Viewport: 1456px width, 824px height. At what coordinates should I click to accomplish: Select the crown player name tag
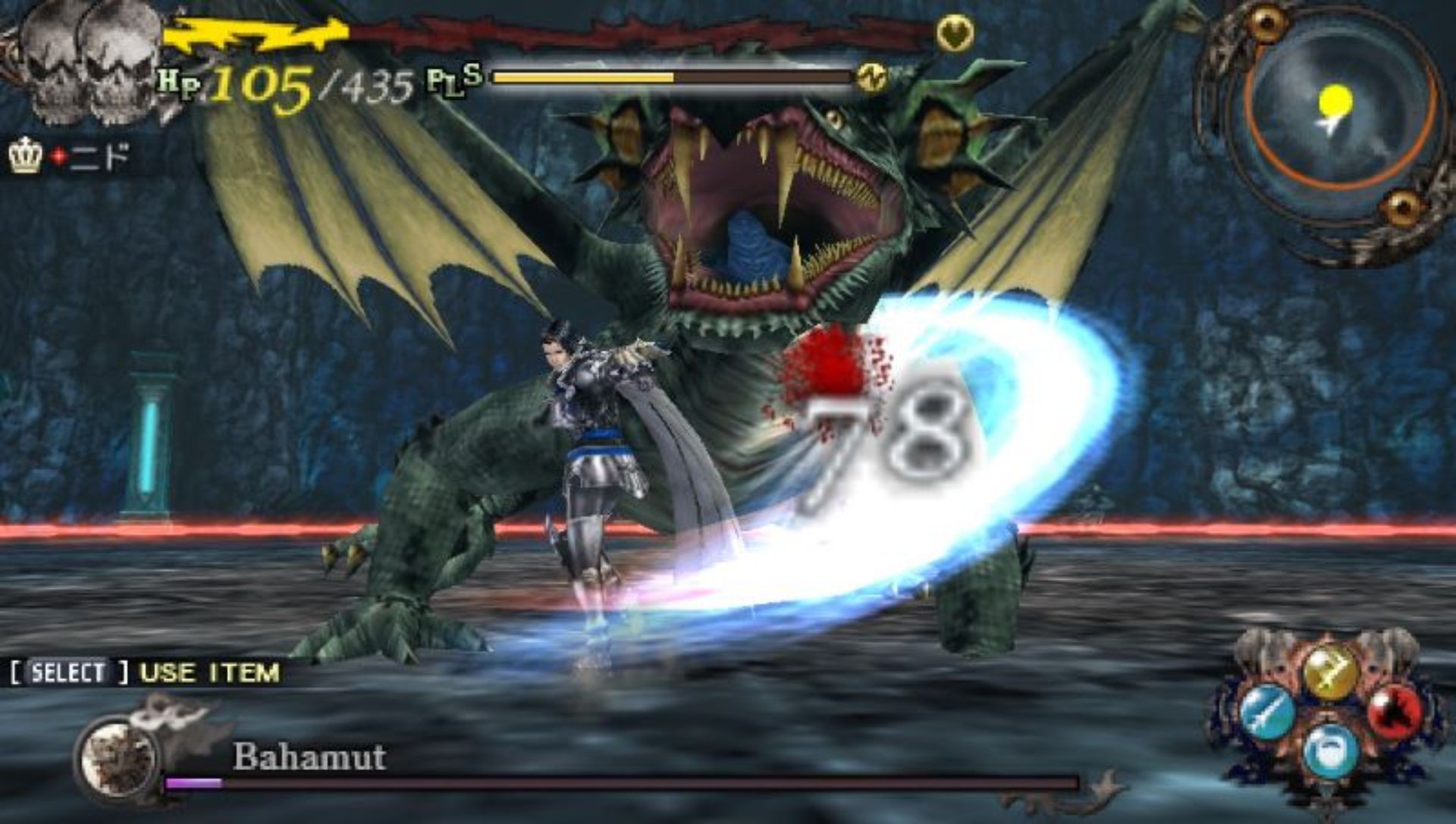coord(70,157)
